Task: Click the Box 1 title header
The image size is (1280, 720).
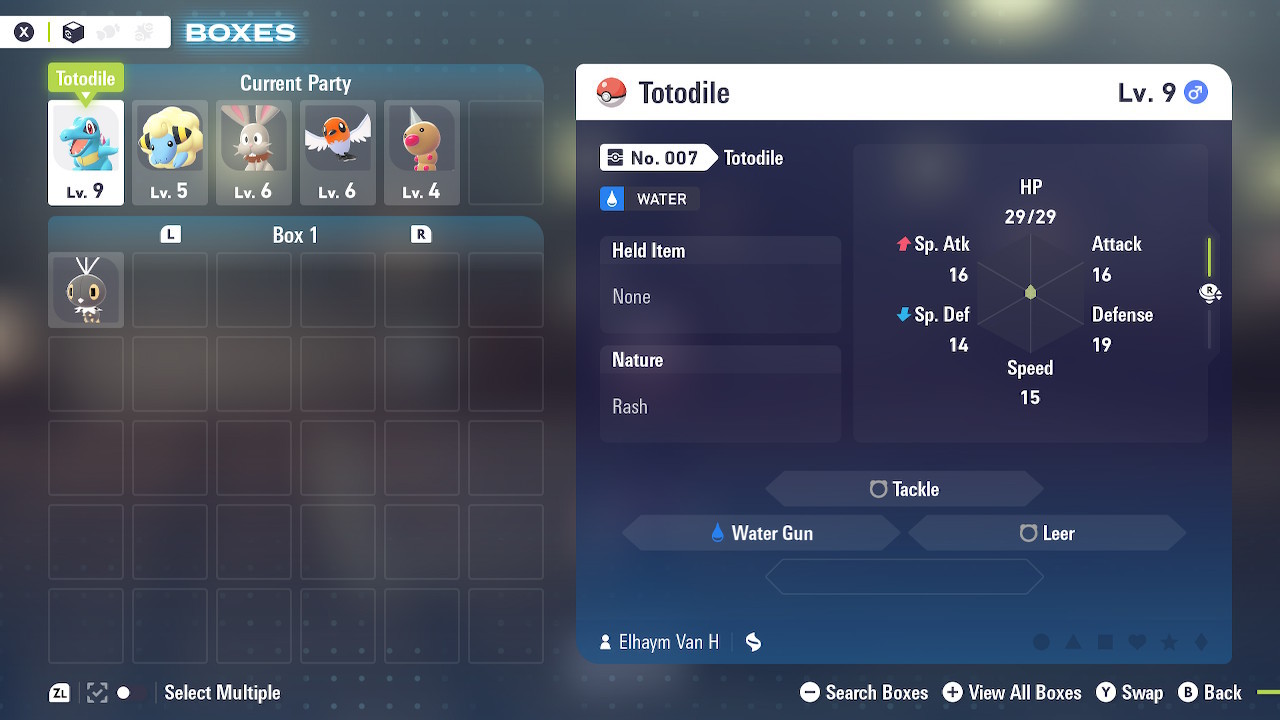Action: tap(295, 235)
